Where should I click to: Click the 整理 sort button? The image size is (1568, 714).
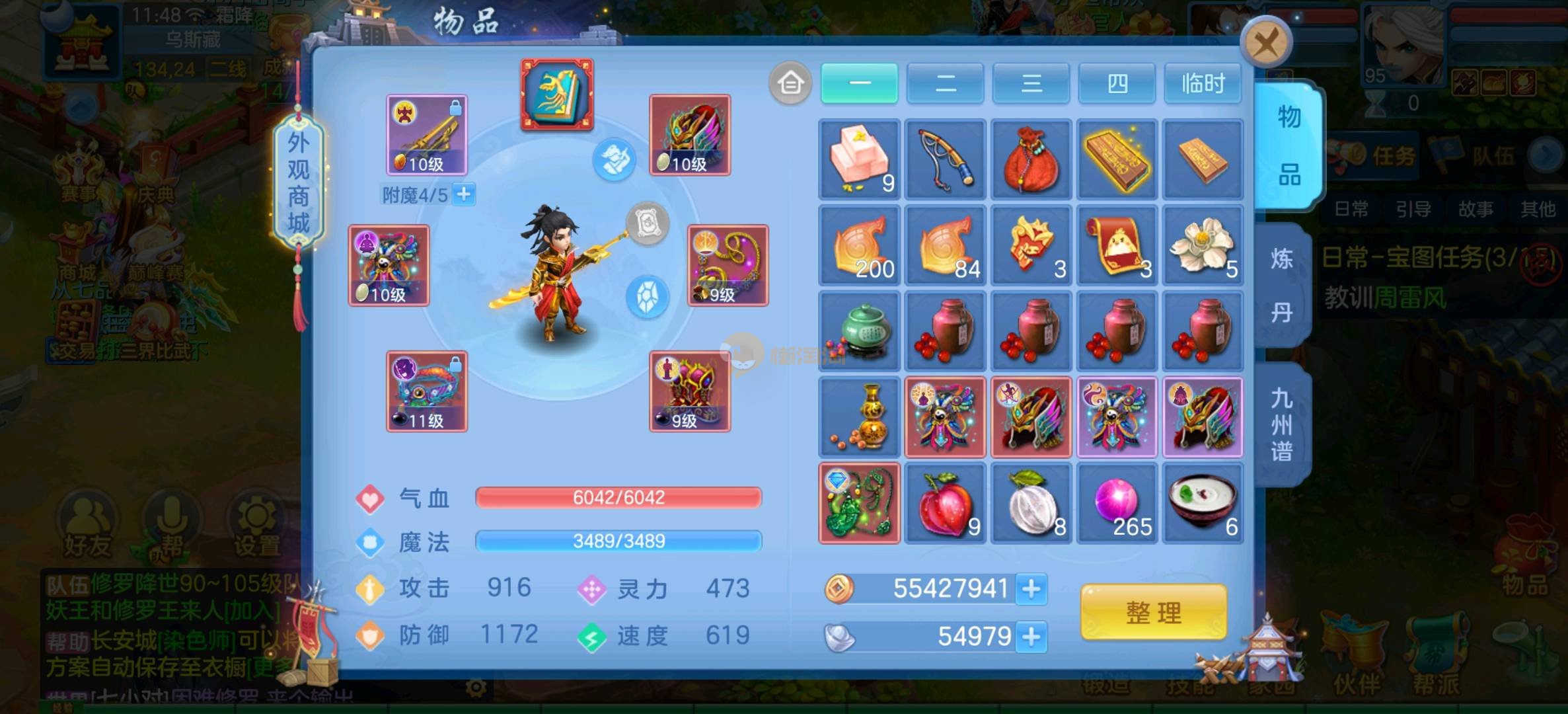(x=1154, y=612)
